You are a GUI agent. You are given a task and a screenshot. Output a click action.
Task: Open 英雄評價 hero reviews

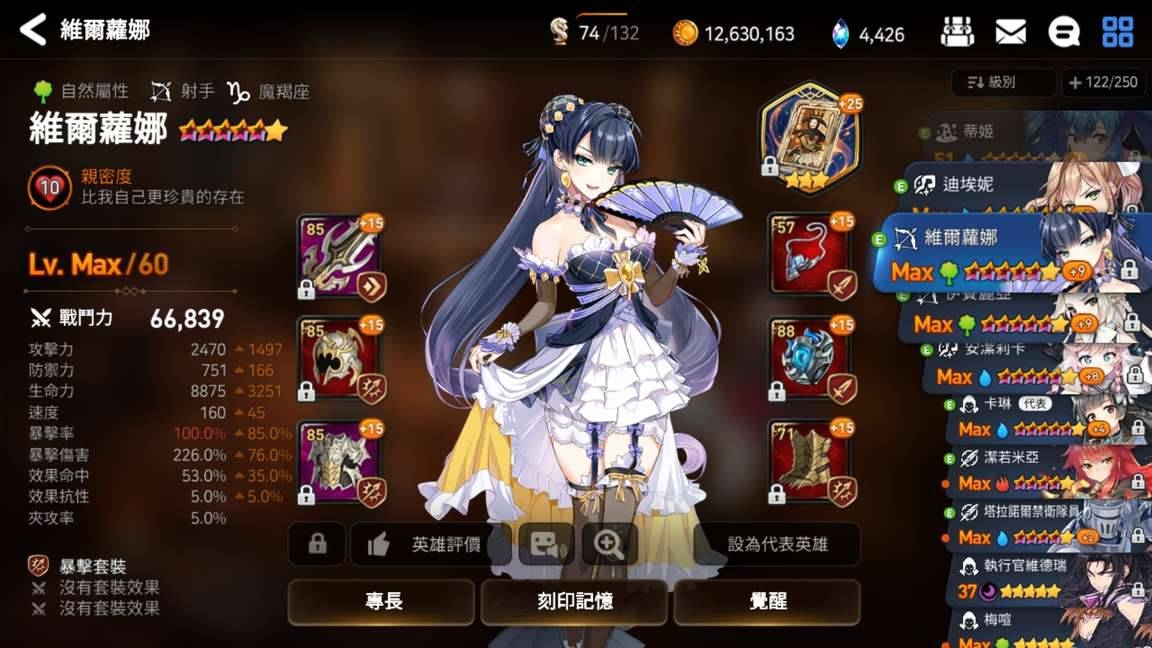430,544
